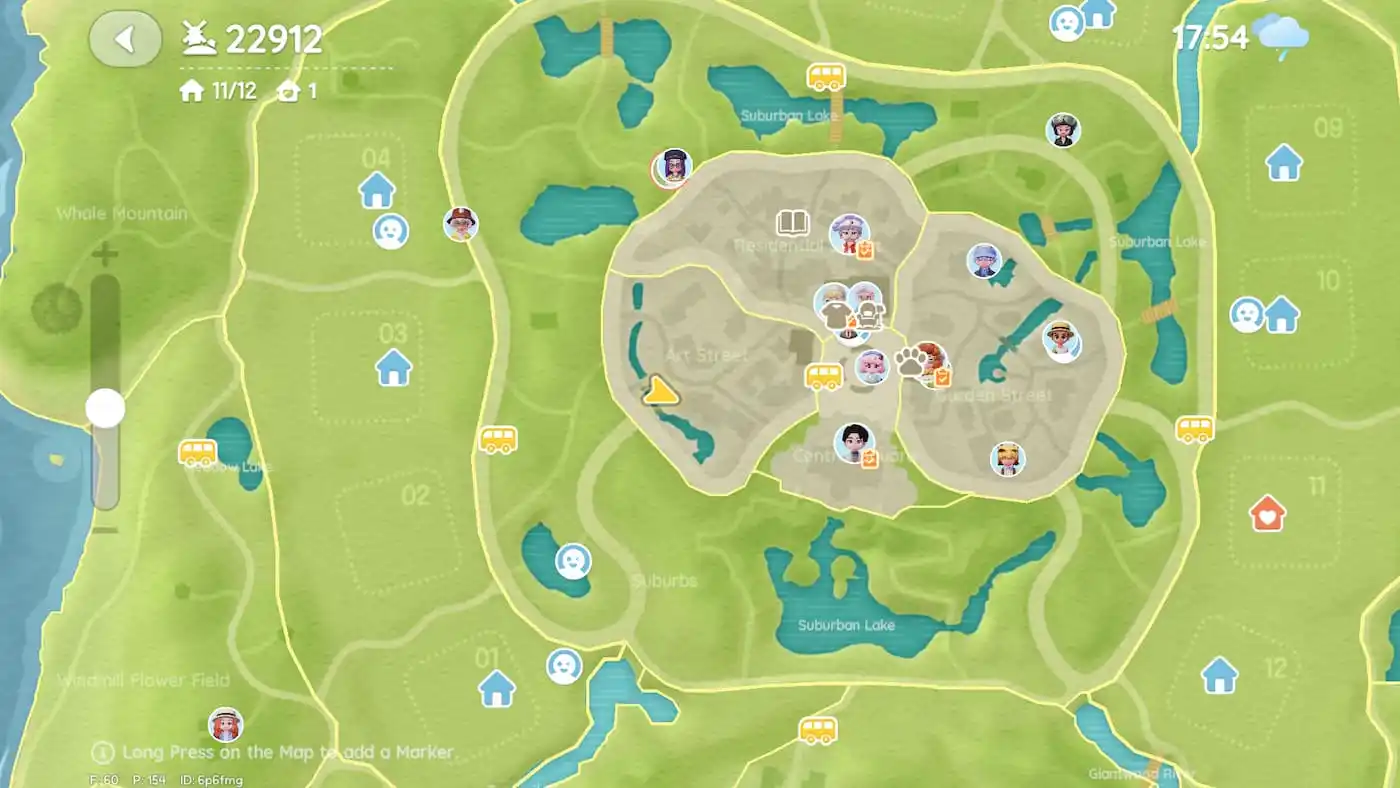Open the book marker in Residential area
Viewport: 1400px width, 788px height.
point(792,222)
